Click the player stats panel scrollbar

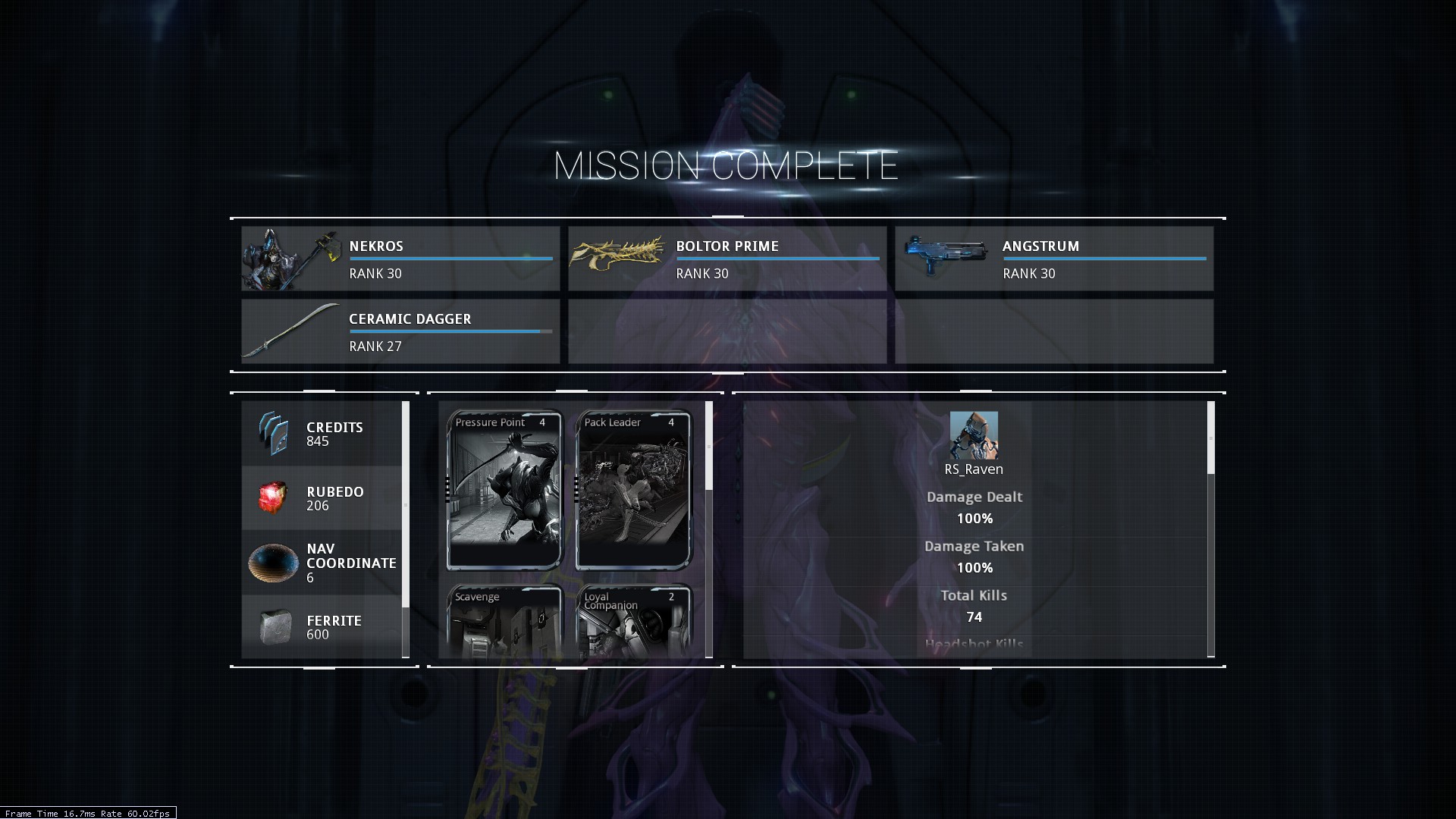pyautogui.click(x=1210, y=438)
